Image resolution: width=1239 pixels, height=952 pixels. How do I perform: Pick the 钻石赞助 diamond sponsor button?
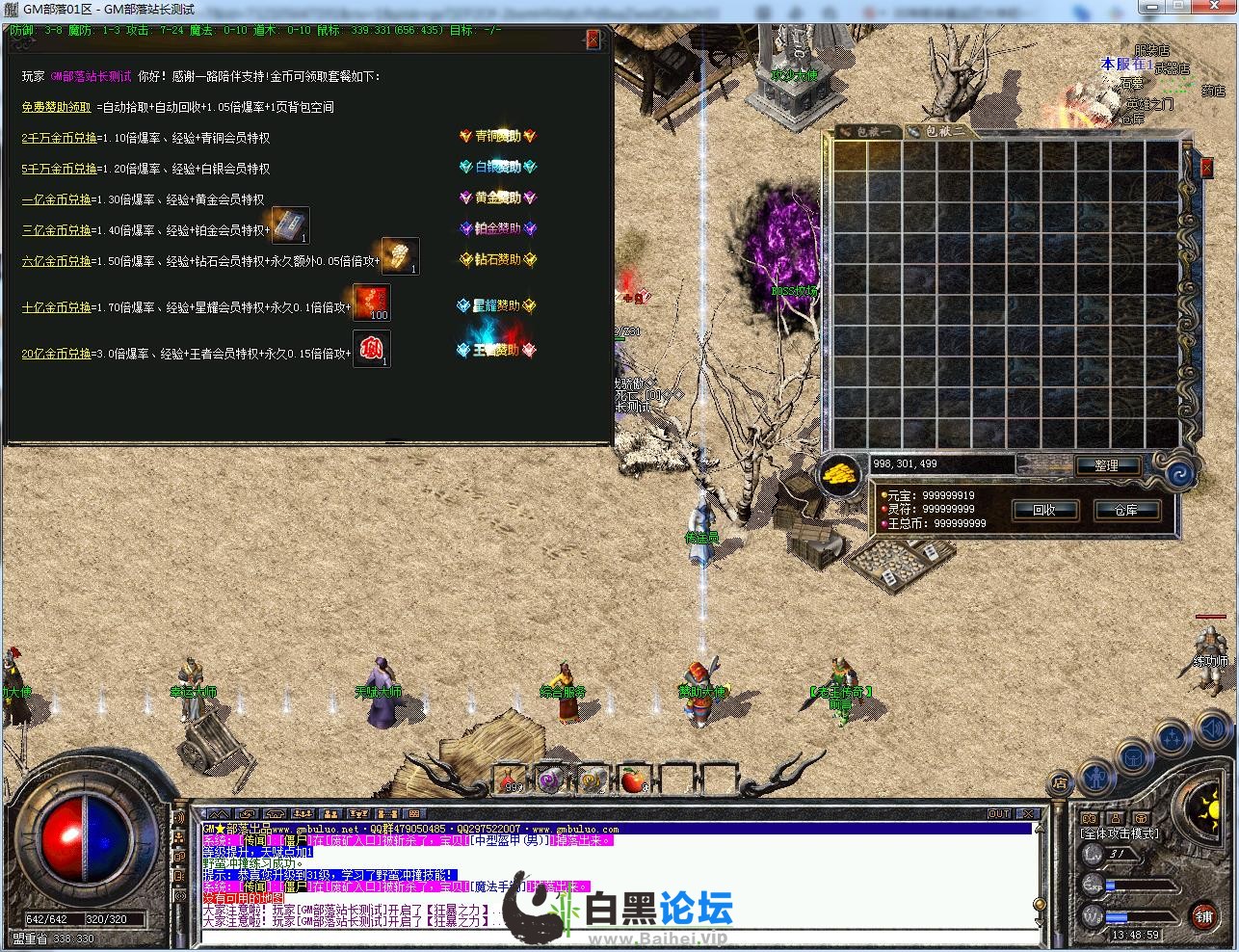(497, 259)
